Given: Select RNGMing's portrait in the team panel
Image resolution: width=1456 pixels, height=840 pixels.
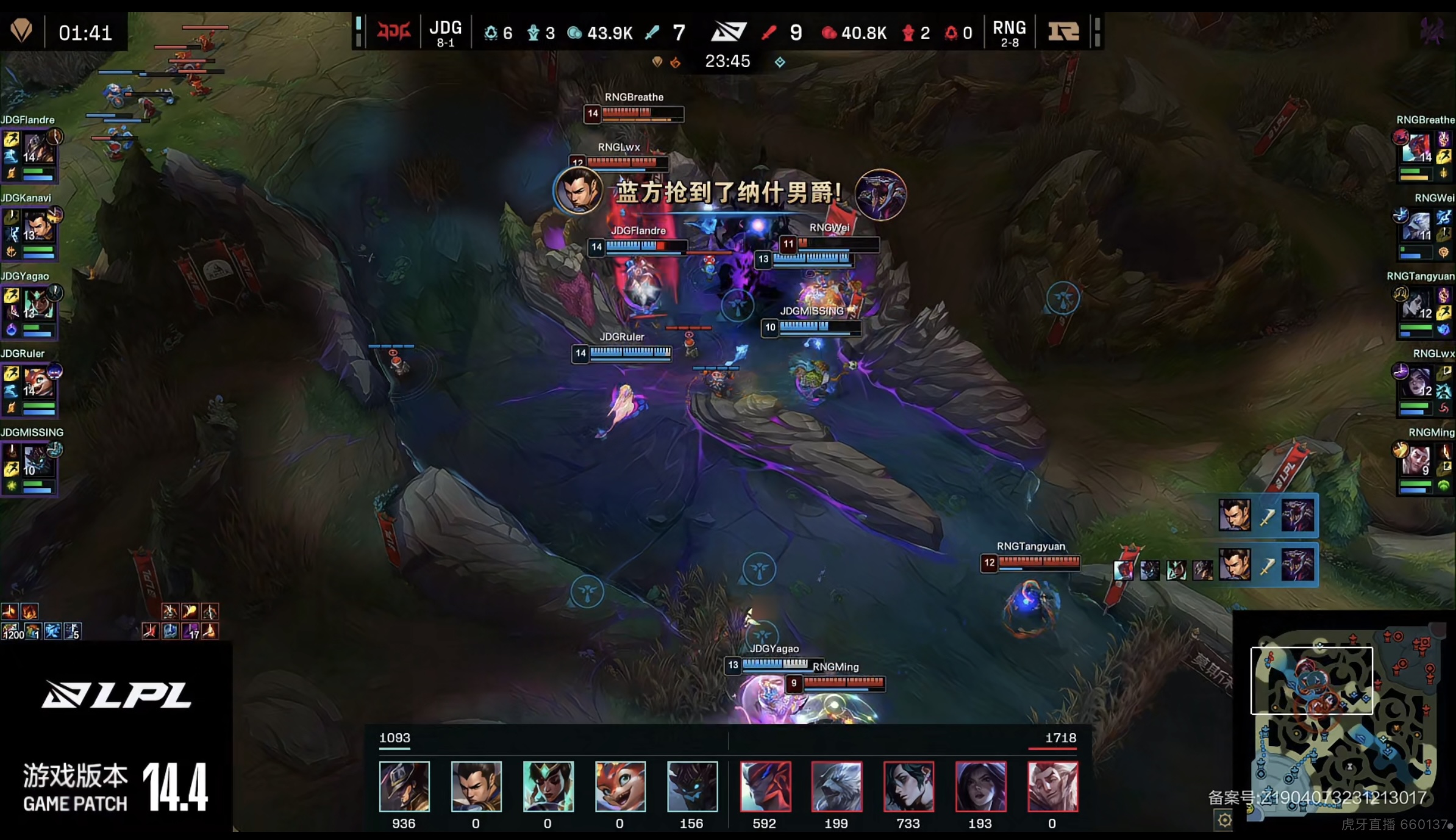Looking at the screenshot, I should [x=1417, y=461].
